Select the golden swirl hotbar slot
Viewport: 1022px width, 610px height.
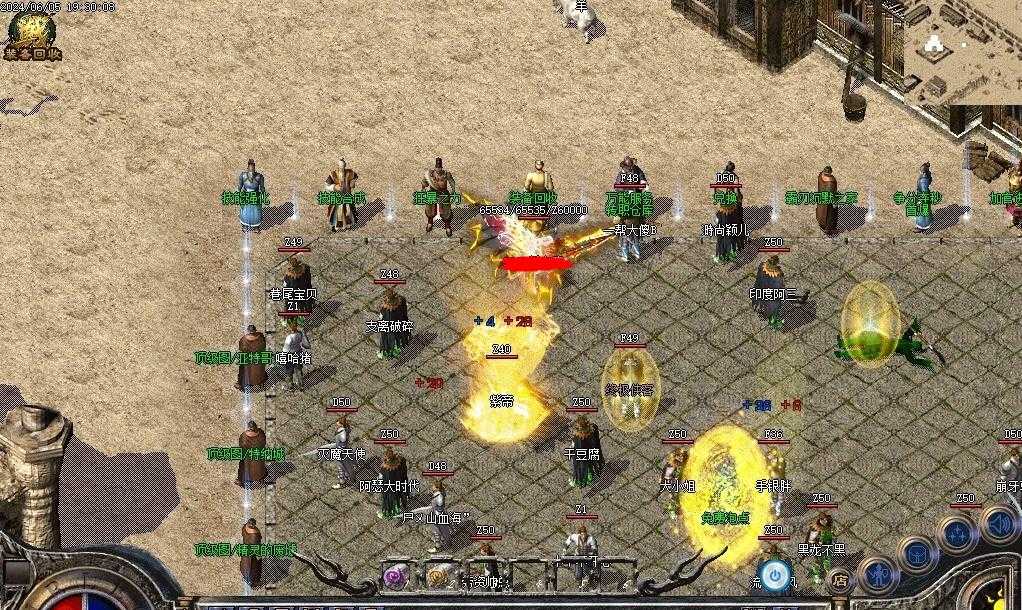pos(436,575)
